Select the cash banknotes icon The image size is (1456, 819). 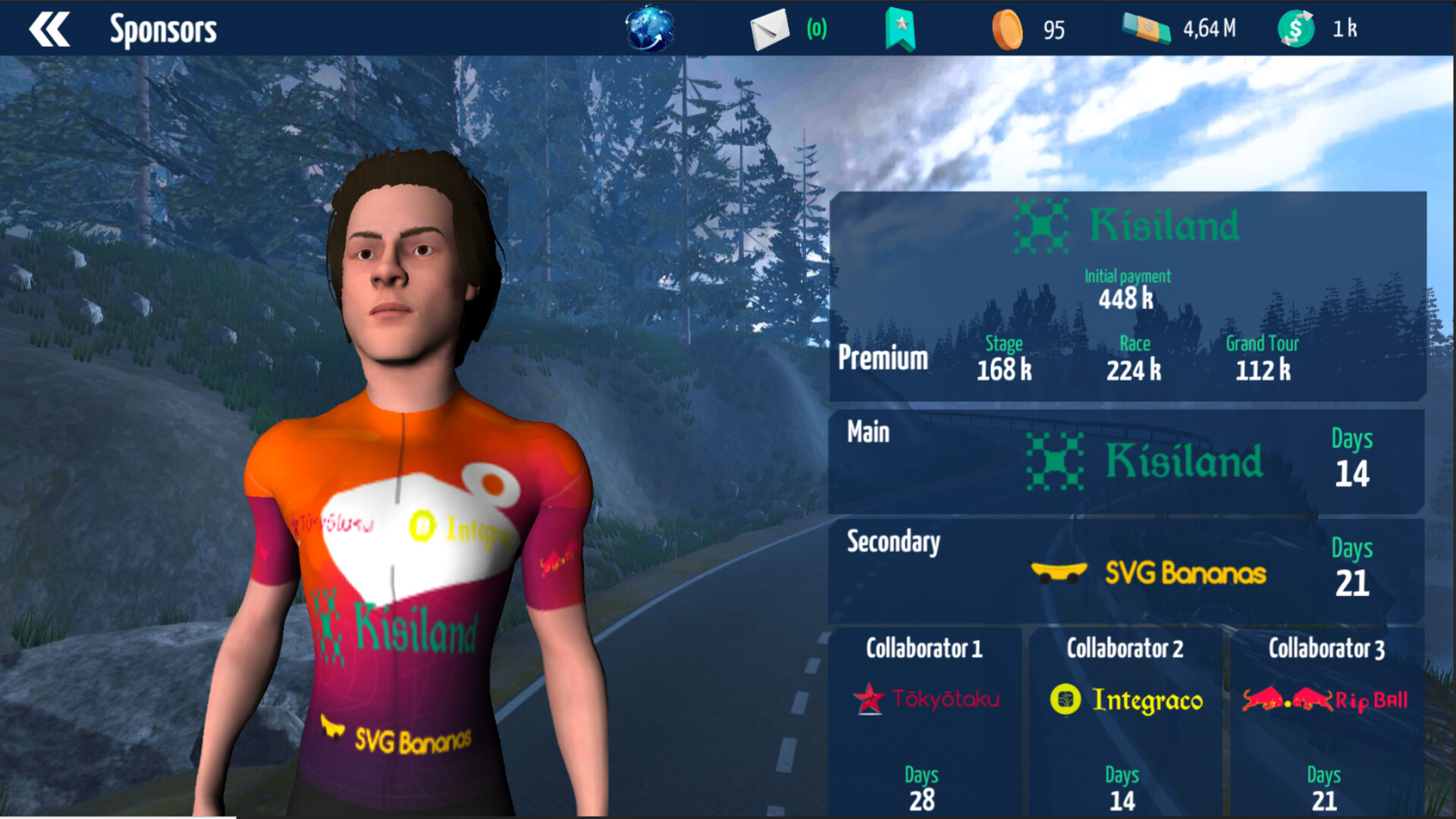tap(1146, 29)
